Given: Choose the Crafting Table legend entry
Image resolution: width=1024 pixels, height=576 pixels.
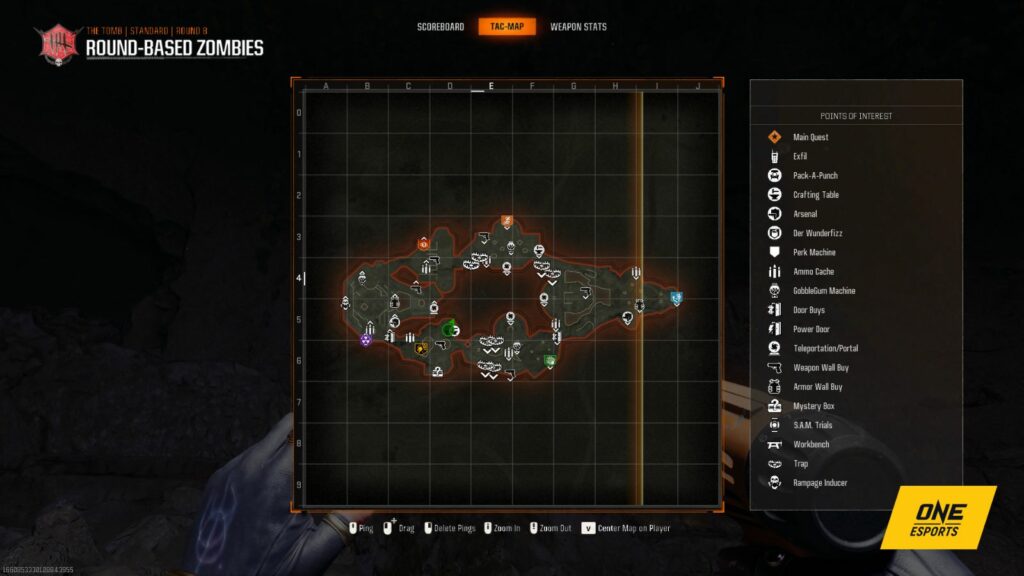Looking at the screenshot, I should (x=815, y=195).
